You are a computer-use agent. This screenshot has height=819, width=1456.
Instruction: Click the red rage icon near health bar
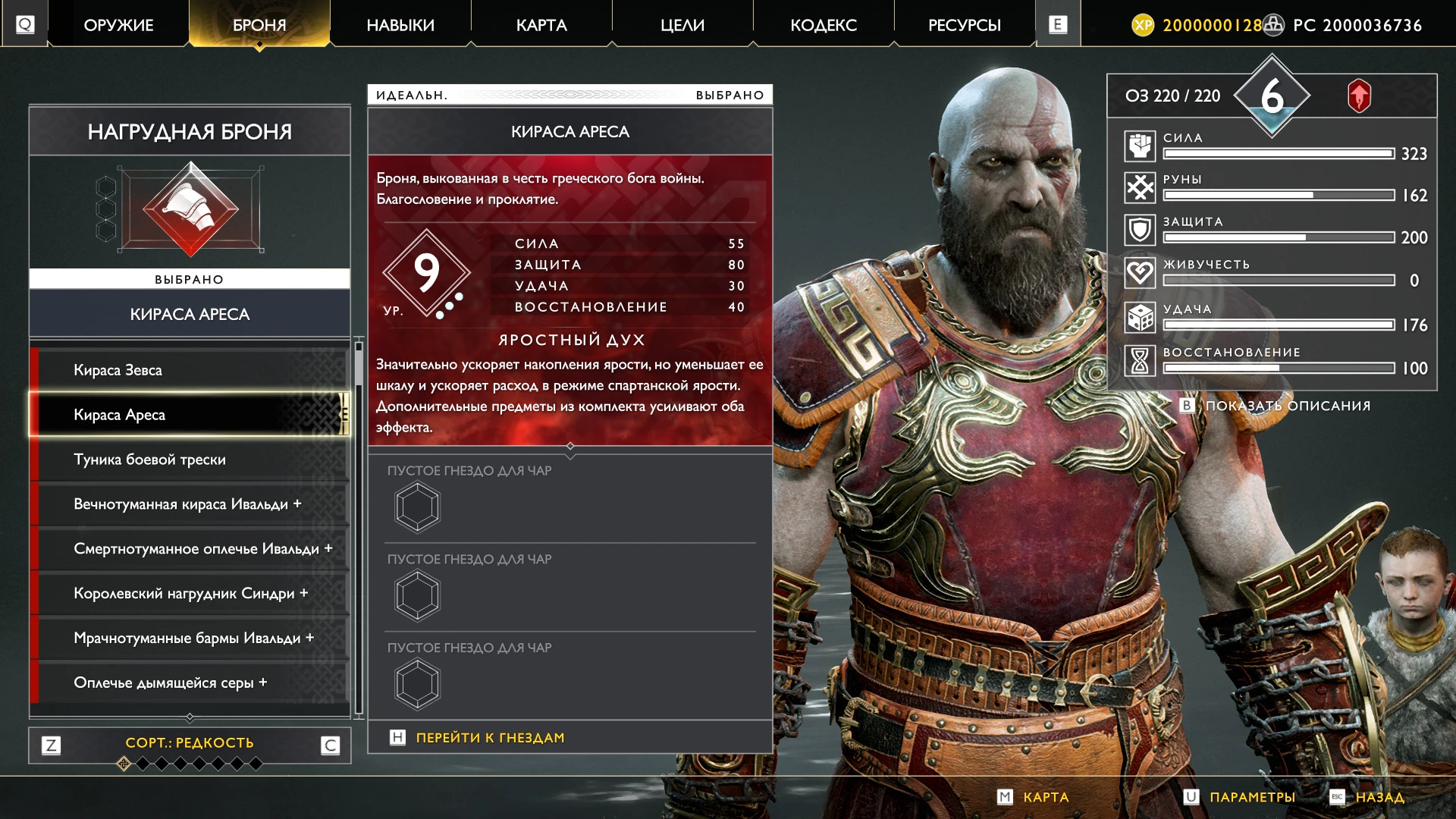click(x=1360, y=96)
